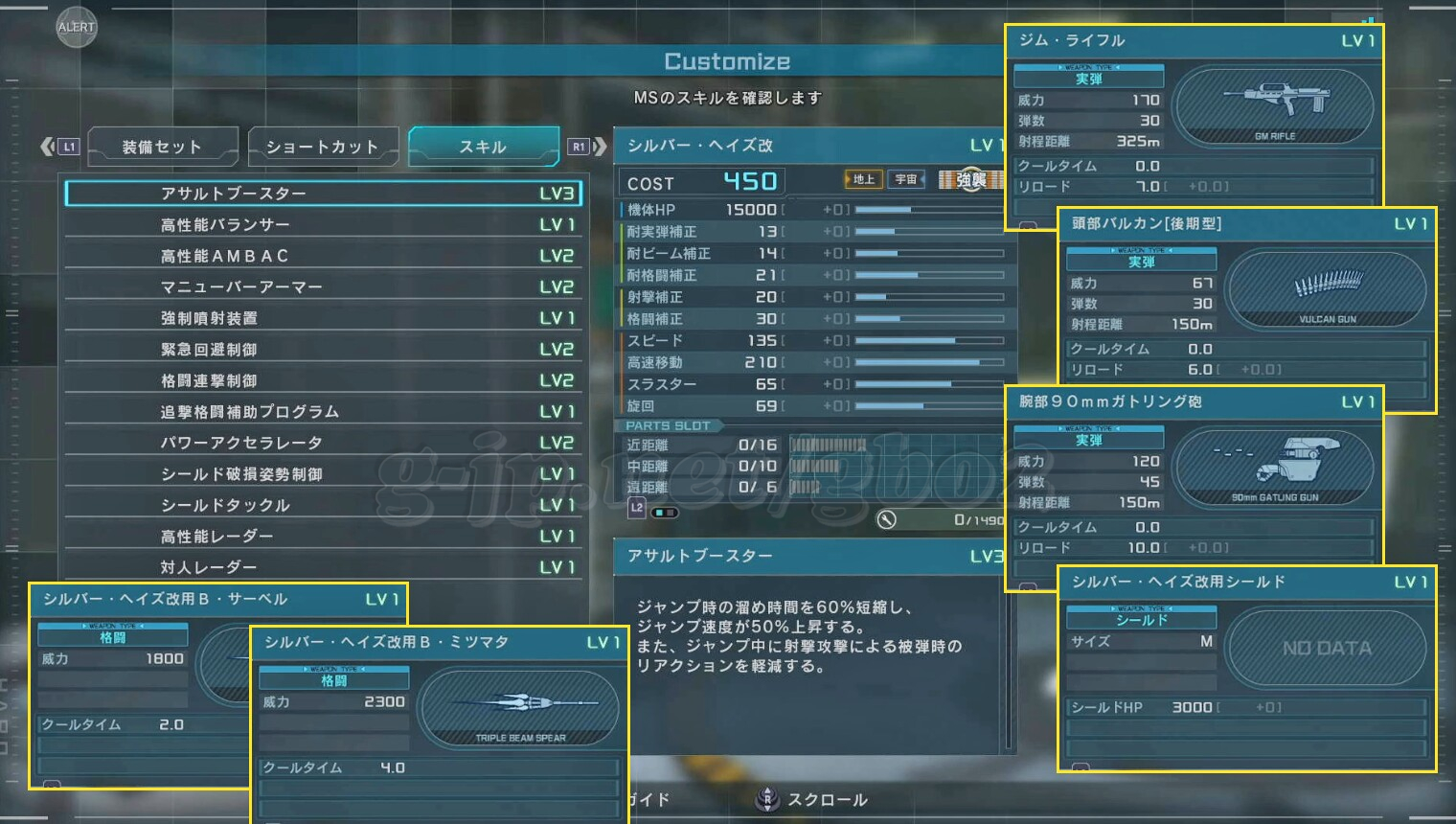1456x824 pixels.
Task: Highlight the パワーアクセラレータ skill row
Action: click(324, 443)
